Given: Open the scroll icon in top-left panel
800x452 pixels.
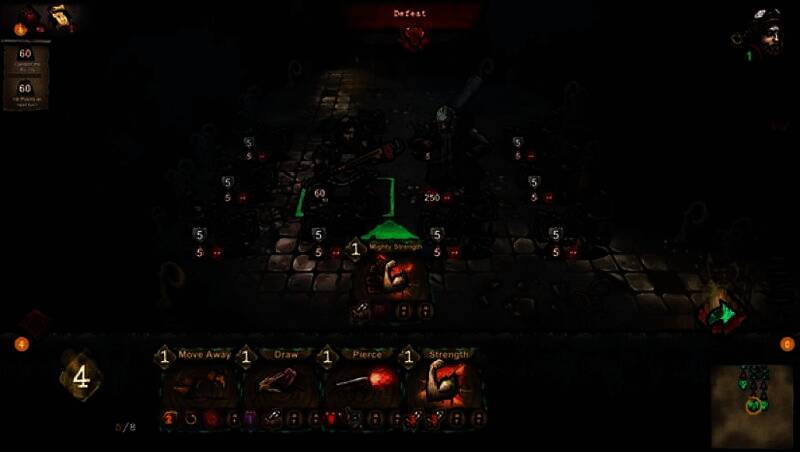Looking at the screenshot, I should click(x=59, y=15).
